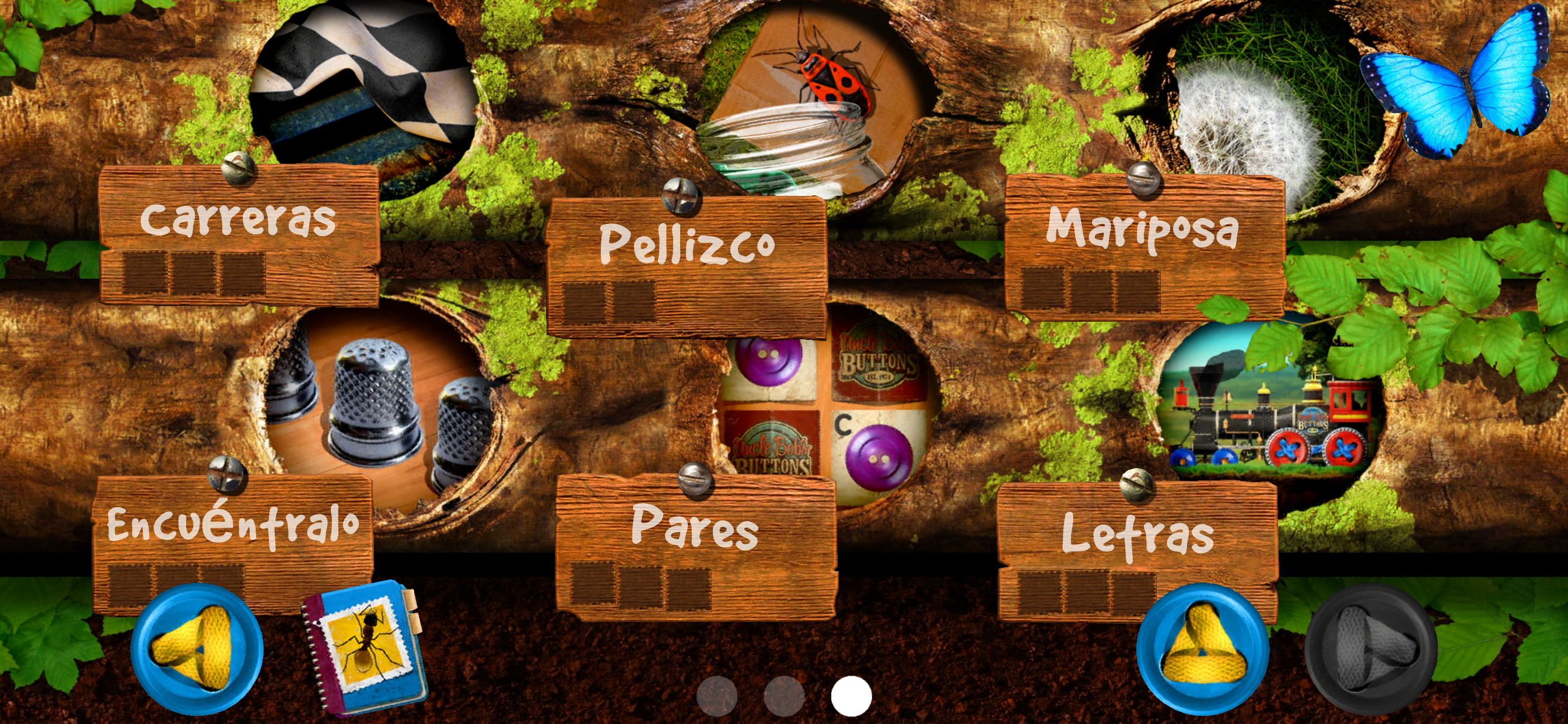Choose the Mariposa game sign
Screen dimensions: 1568x724
pyautogui.click(x=1143, y=247)
